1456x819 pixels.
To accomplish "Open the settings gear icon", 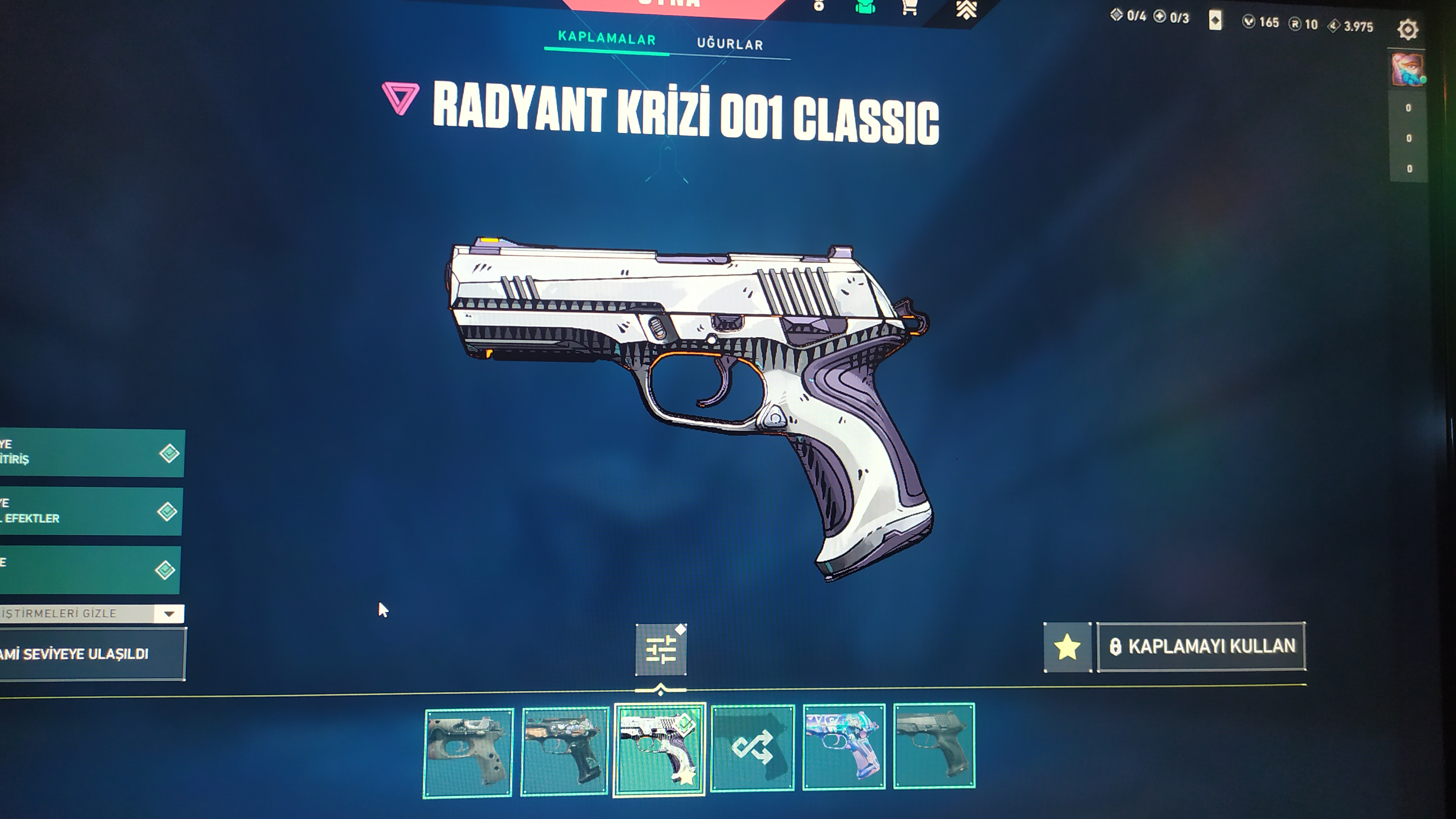I will coord(1407,29).
